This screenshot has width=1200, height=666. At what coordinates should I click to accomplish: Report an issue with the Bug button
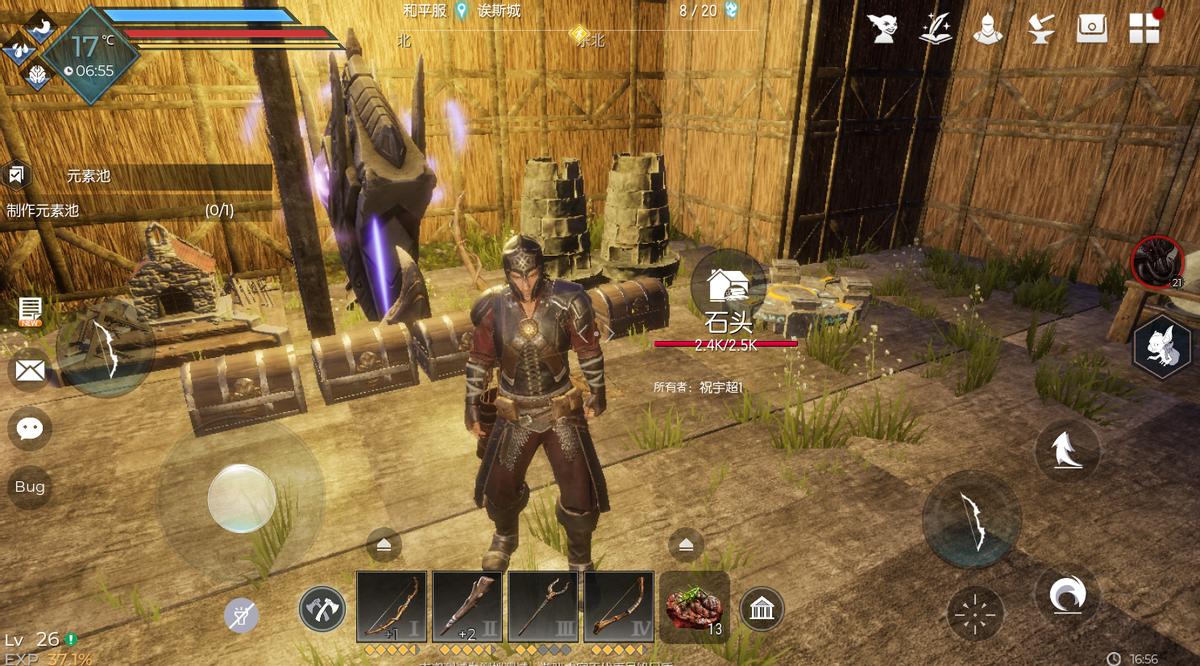point(30,487)
